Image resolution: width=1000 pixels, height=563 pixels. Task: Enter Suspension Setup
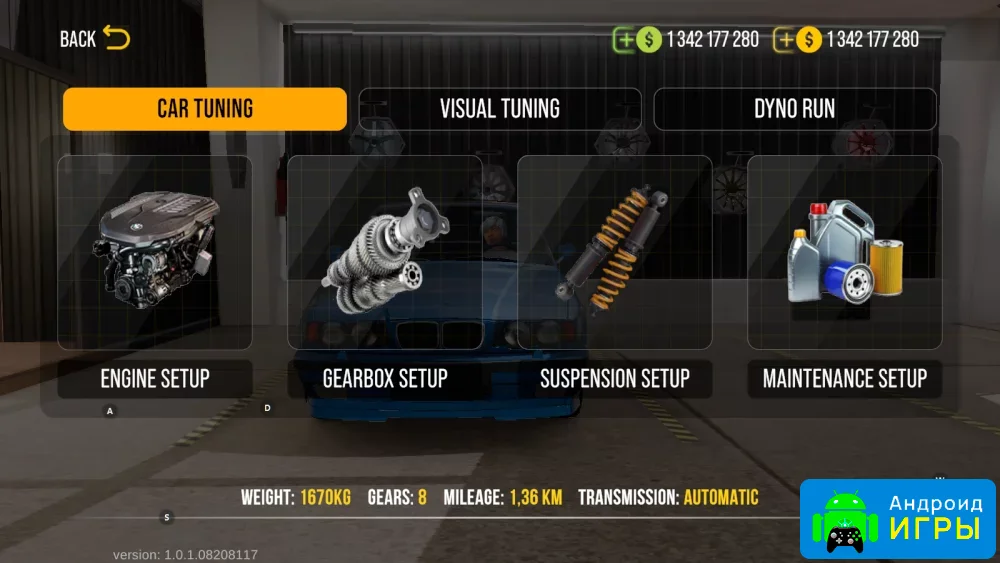(x=615, y=275)
